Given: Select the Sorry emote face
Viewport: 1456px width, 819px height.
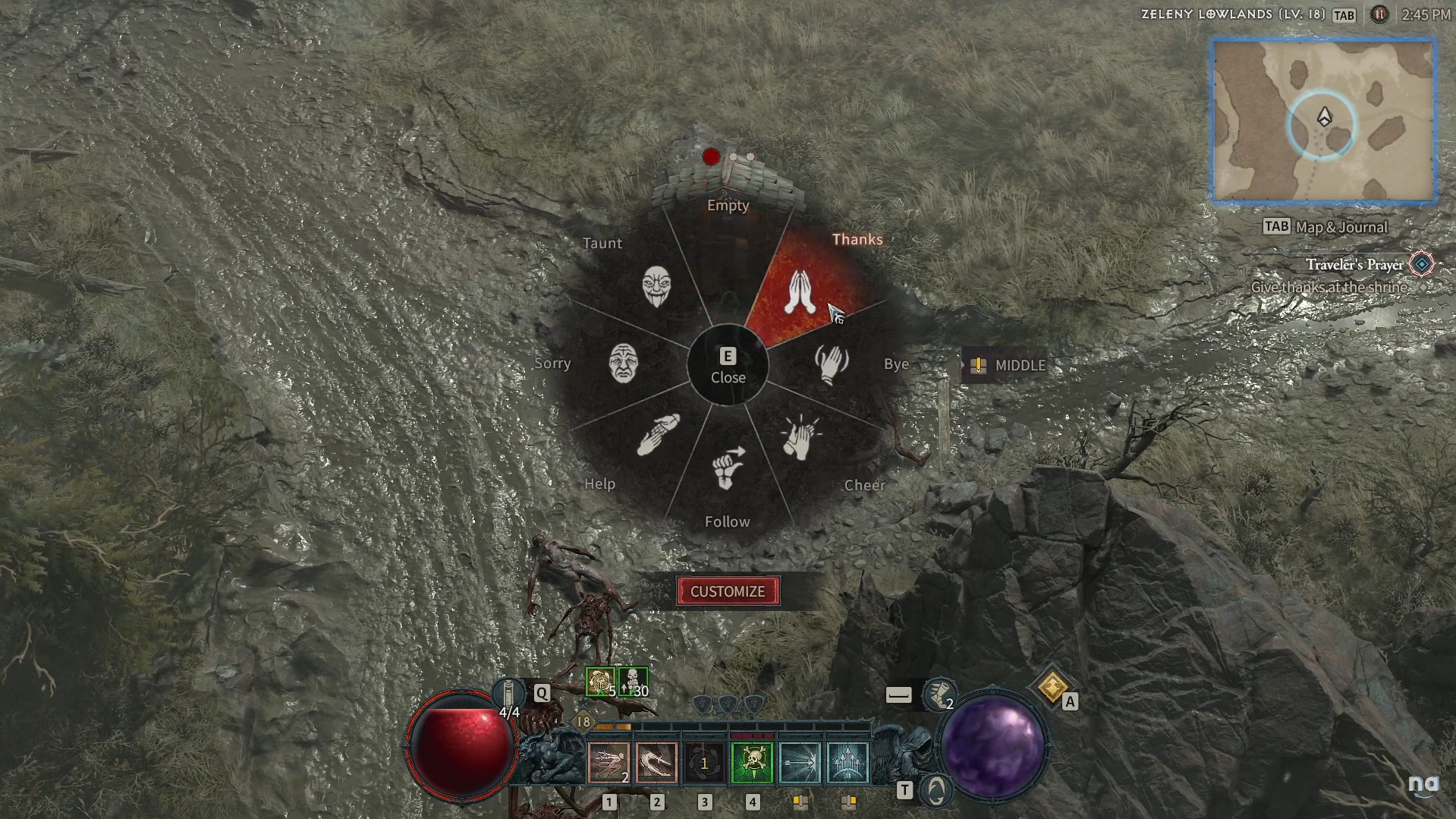Looking at the screenshot, I should click(x=624, y=363).
